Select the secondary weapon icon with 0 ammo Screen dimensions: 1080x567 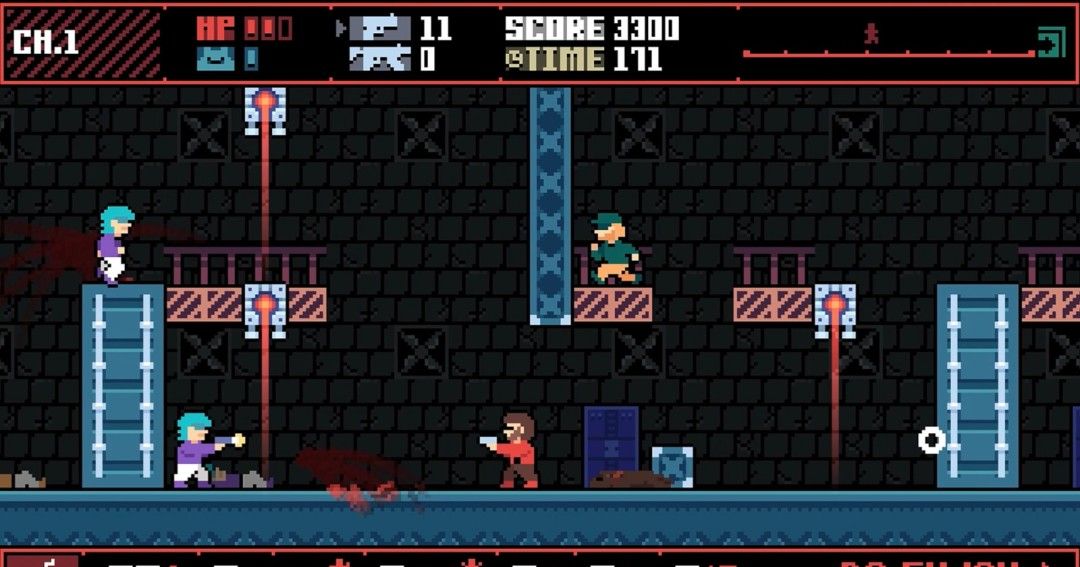379,59
